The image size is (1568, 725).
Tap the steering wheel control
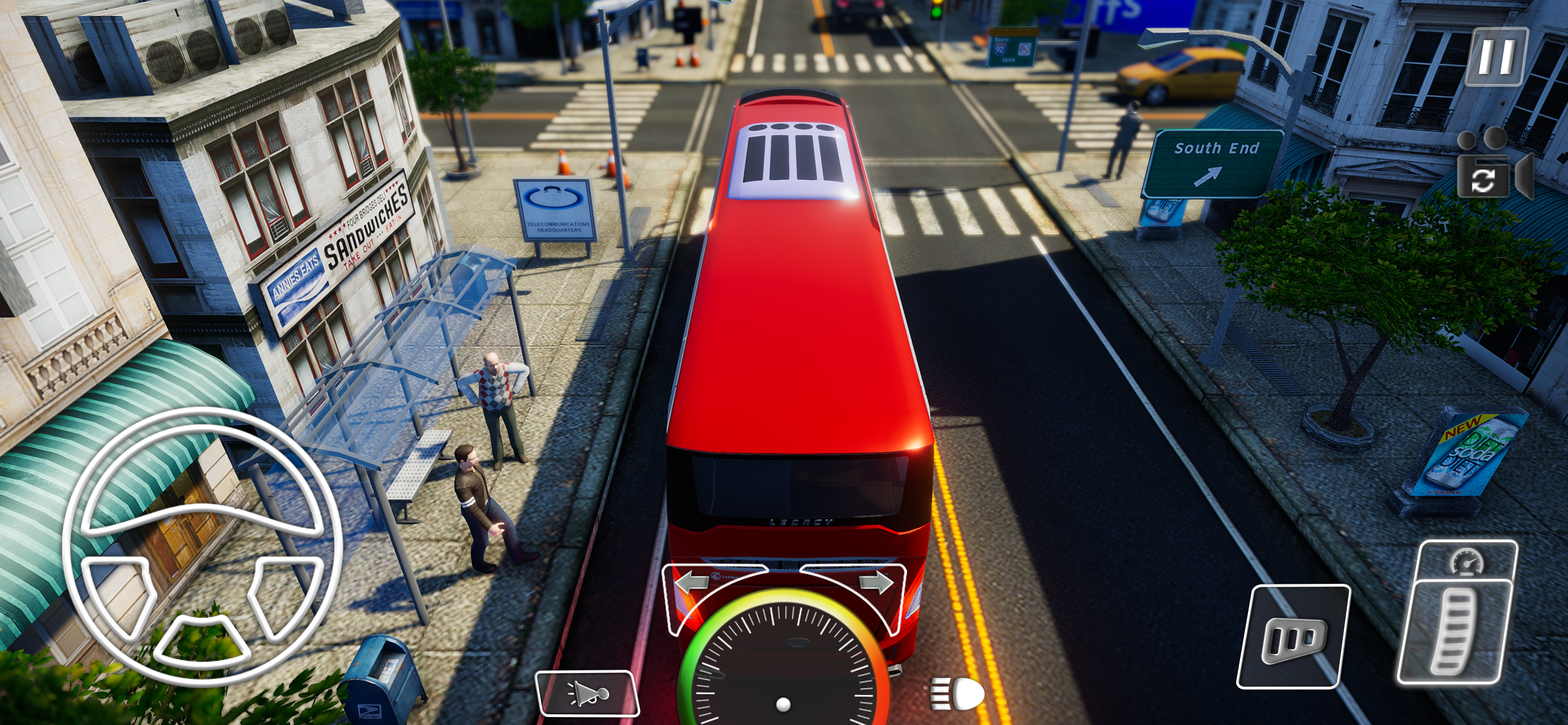coord(203,546)
